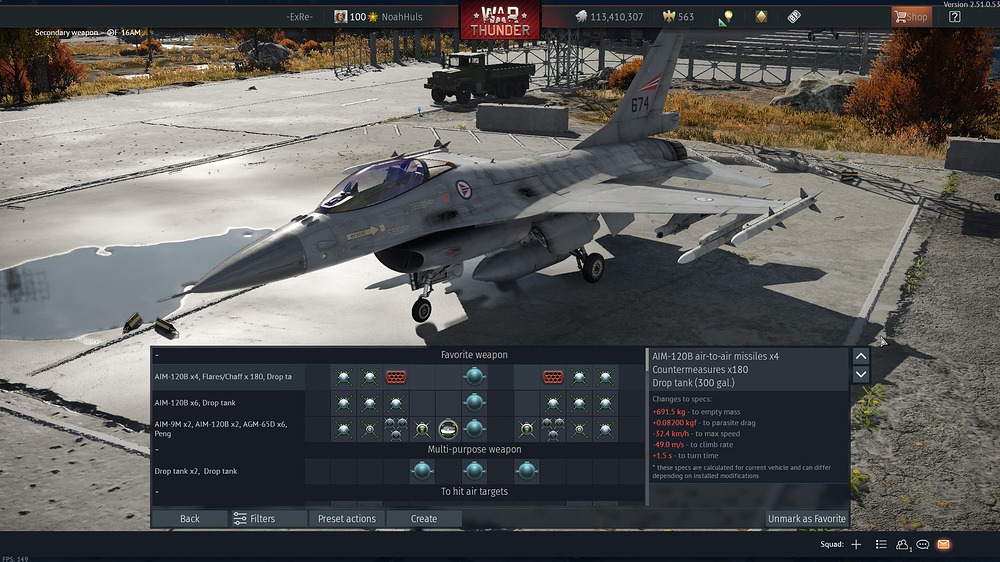Image resolution: width=1000 pixels, height=562 pixels.
Task: Open the help question mark button
Action: click(x=955, y=17)
